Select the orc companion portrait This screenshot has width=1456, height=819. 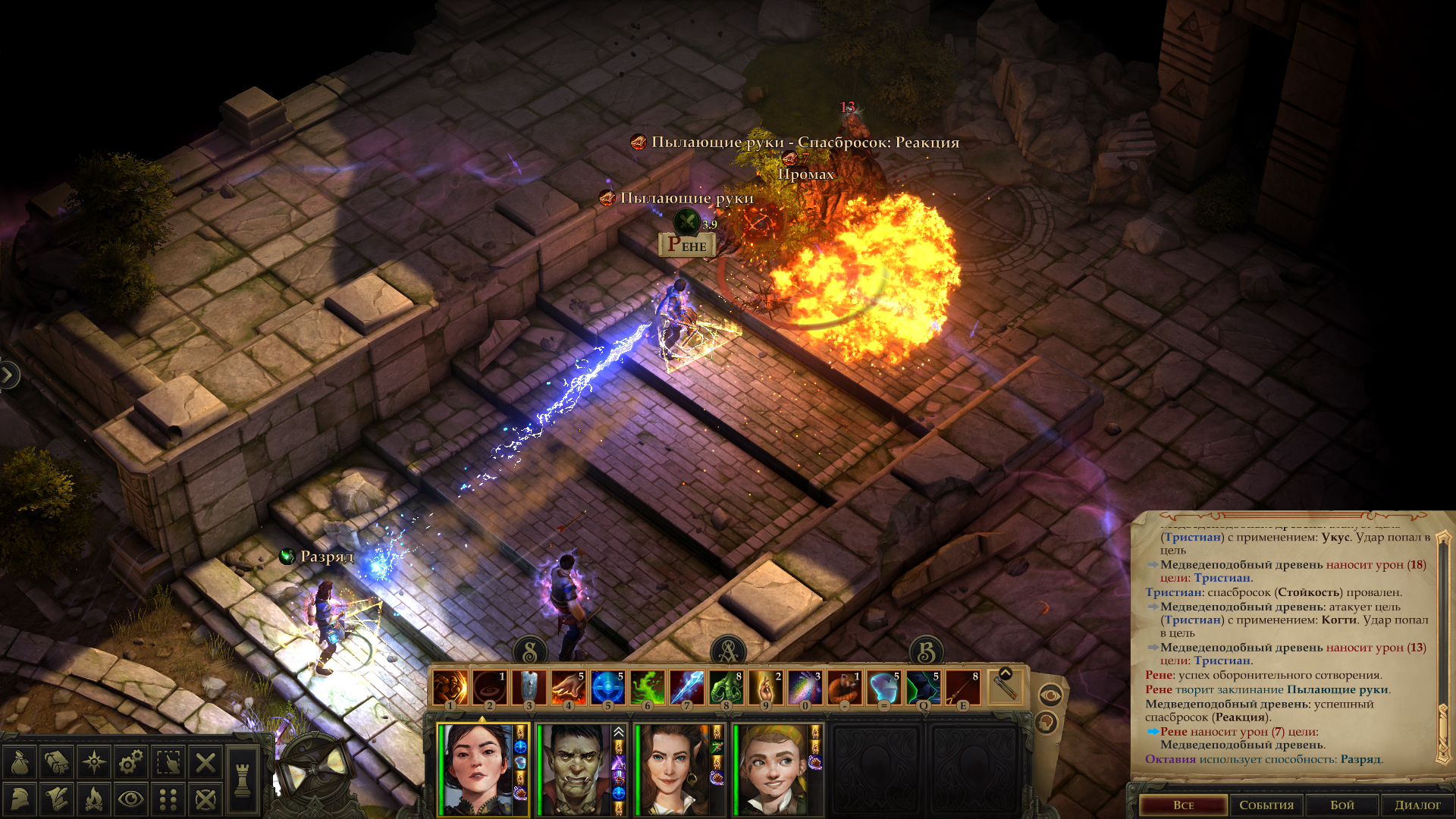[574, 769]
